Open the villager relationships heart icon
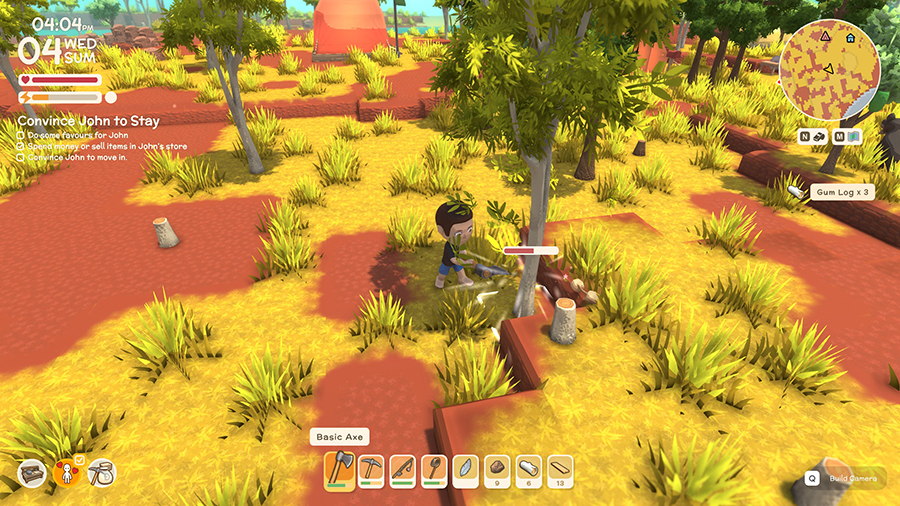 [68, 472]
